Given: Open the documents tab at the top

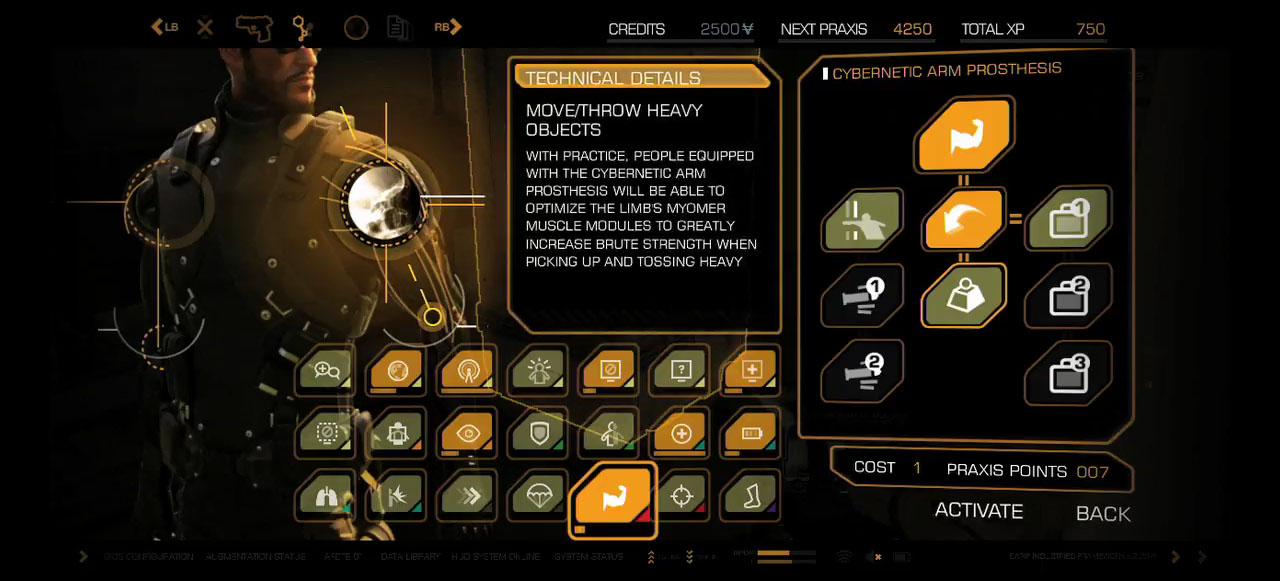Looking at the screenshot, I should click(x=398, y=27).
